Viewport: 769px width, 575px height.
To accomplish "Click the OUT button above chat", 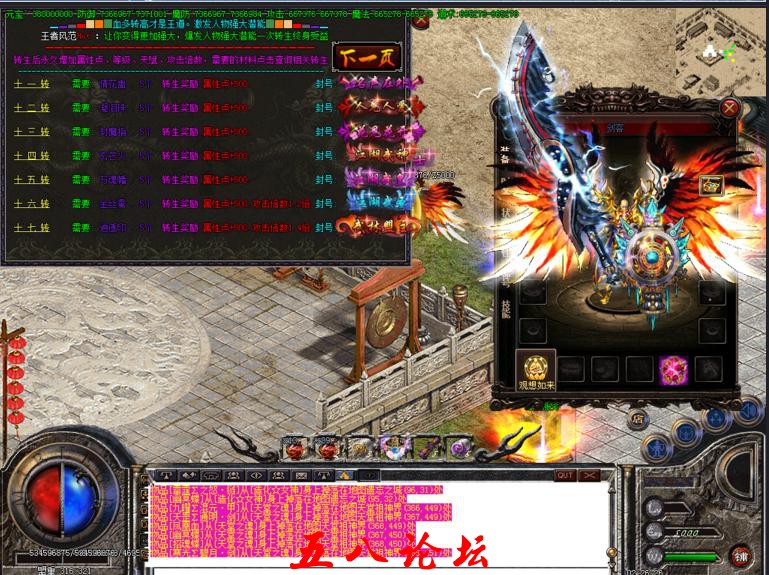I will (565, 475).
